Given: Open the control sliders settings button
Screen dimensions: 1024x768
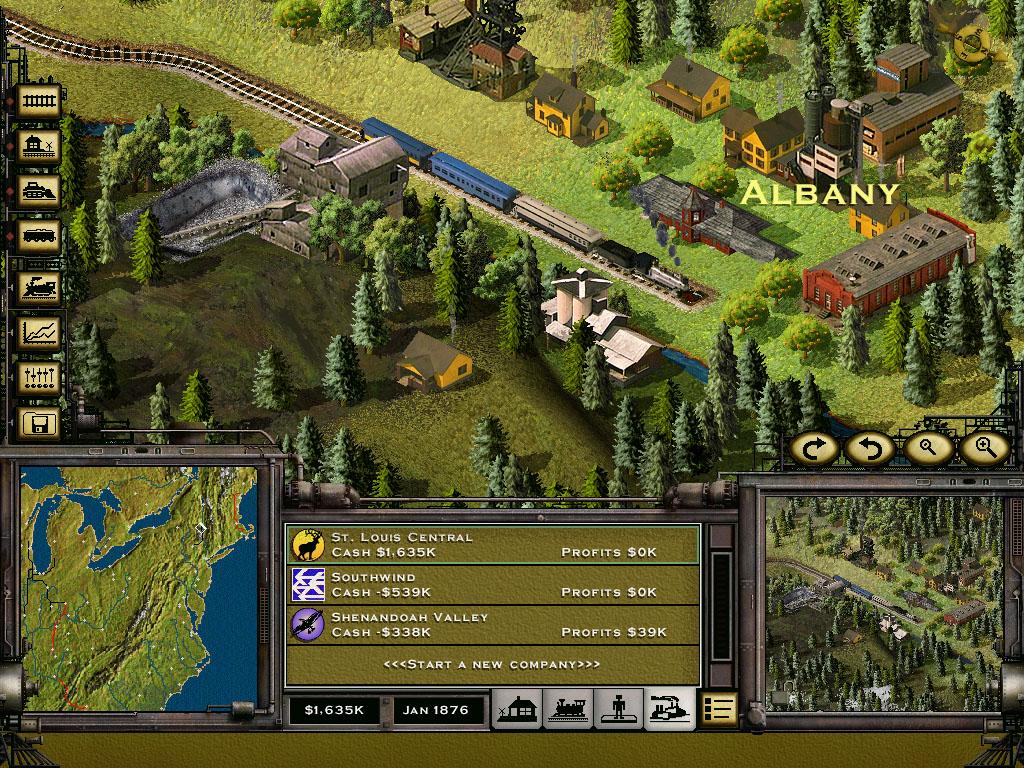Looking at the screenshot, I should [40, 377].
